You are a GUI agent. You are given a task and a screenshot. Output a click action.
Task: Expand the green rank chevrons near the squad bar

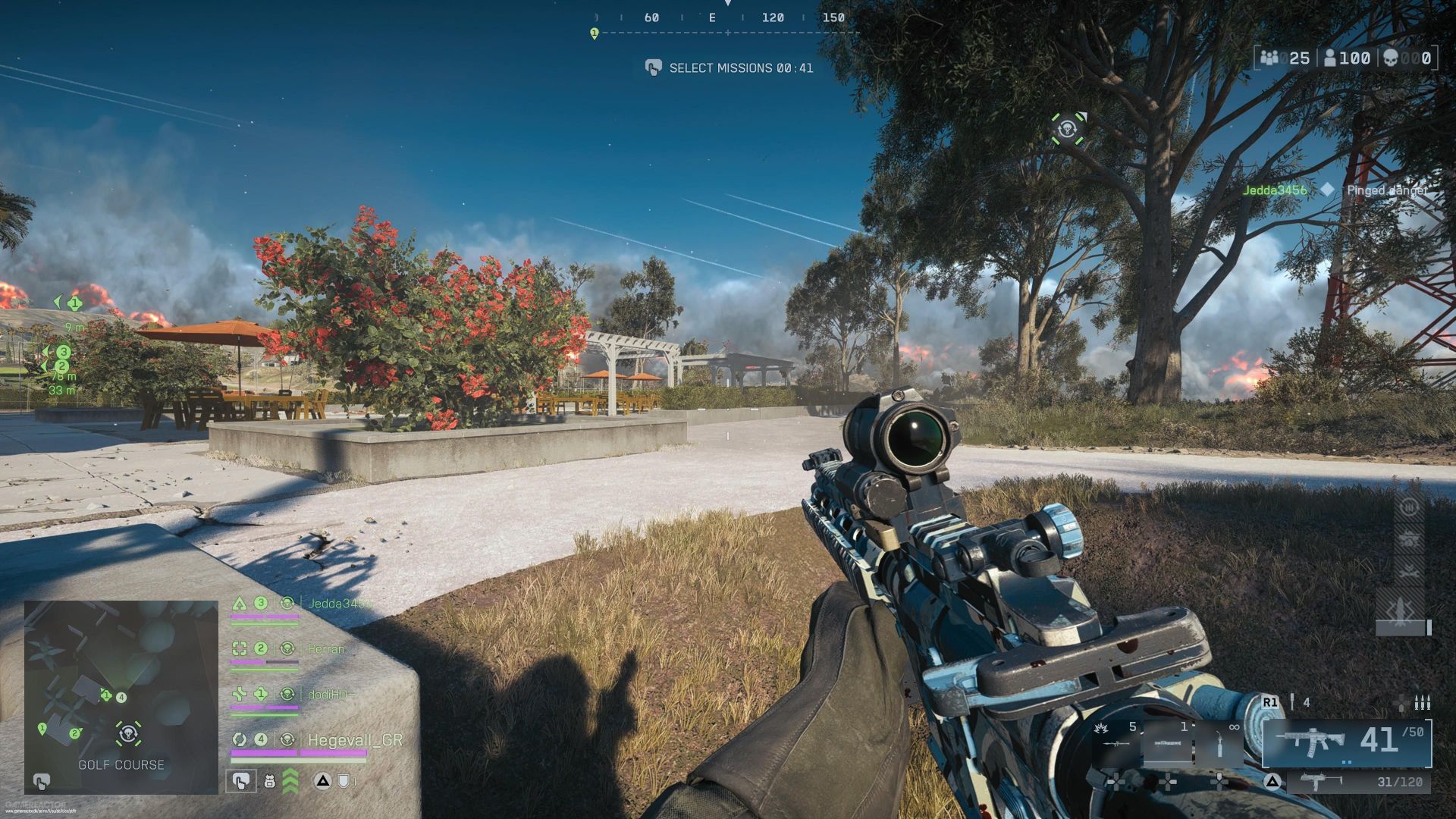tap(290, 782)
